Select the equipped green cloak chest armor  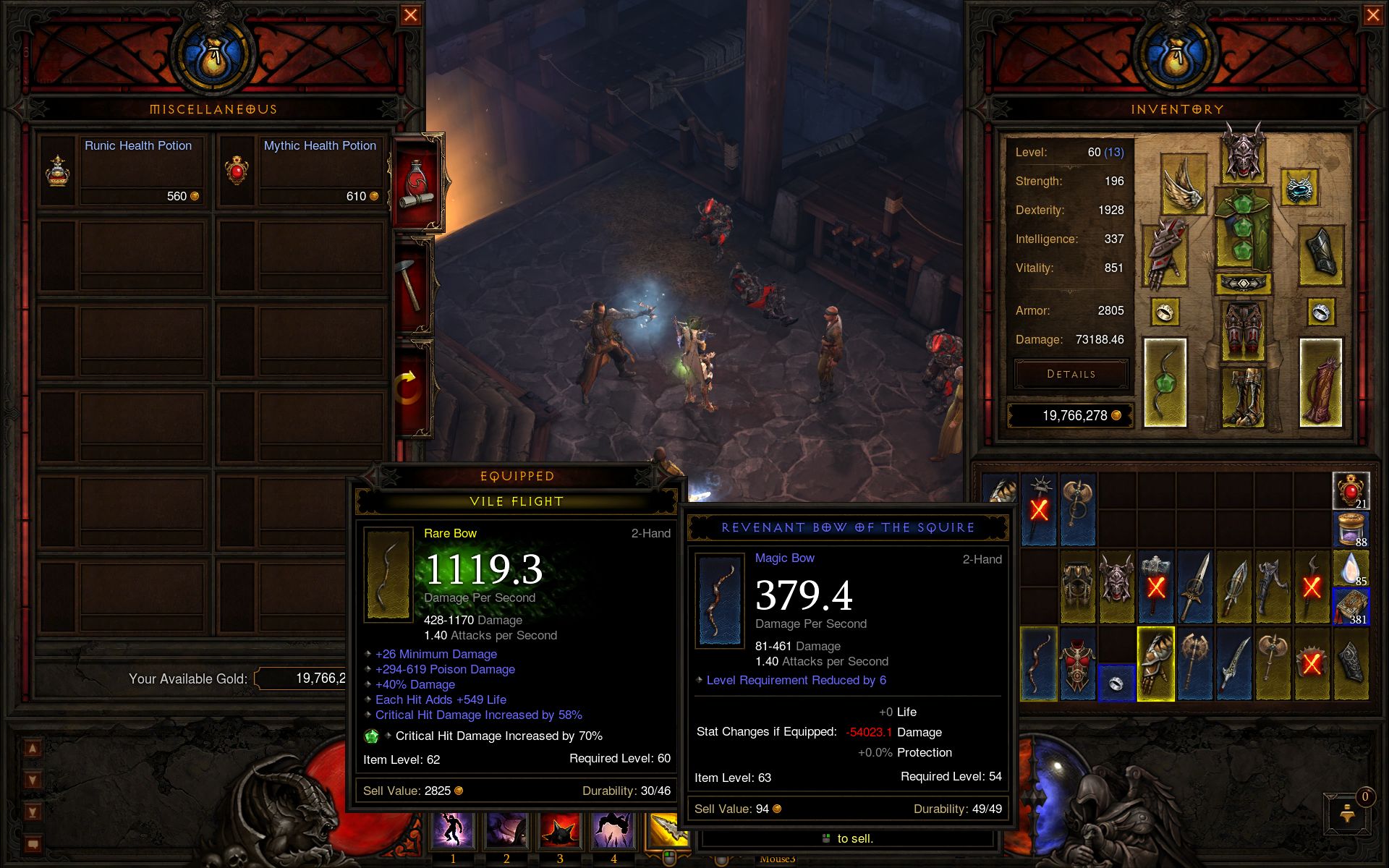(x=1243, y=229)
